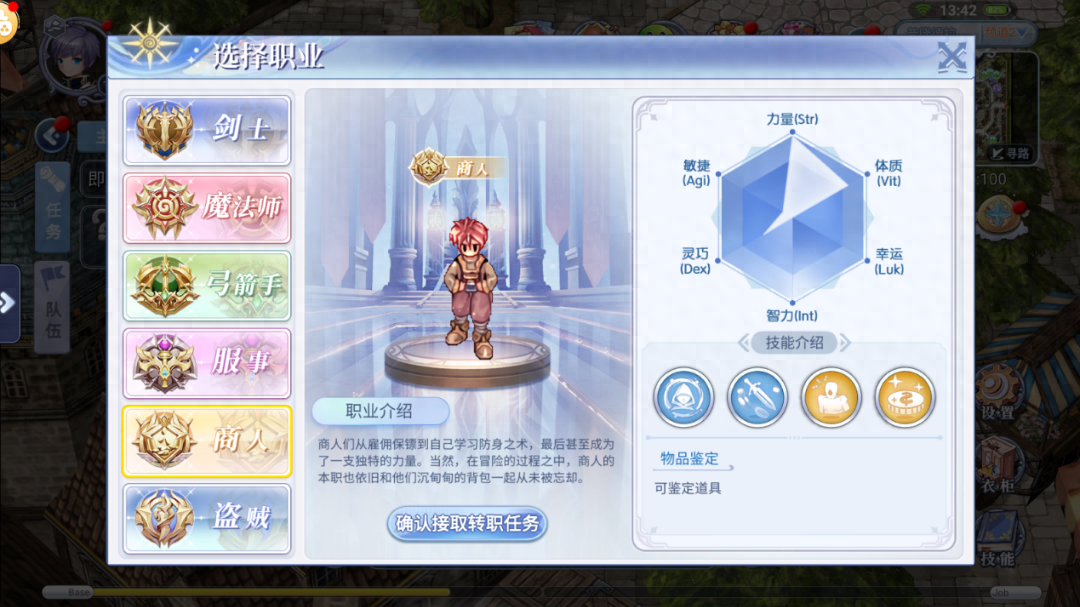Select the 服事 acolyte class
The height and width of the screenshot is (607, 1080).
(x=207, y=363)
